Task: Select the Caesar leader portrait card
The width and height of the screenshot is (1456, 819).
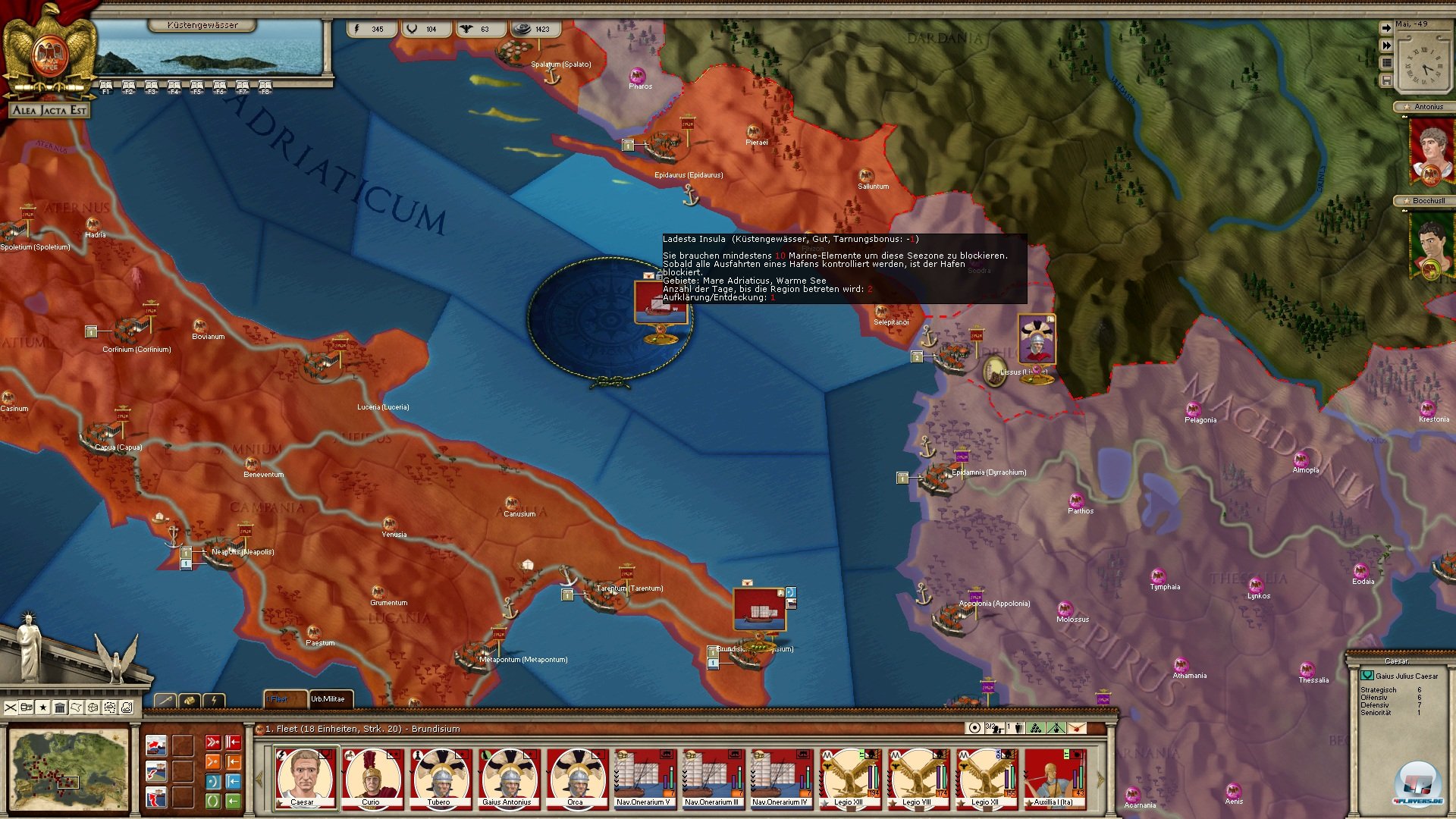Action: pyautogui.click(x=305, y=777)
